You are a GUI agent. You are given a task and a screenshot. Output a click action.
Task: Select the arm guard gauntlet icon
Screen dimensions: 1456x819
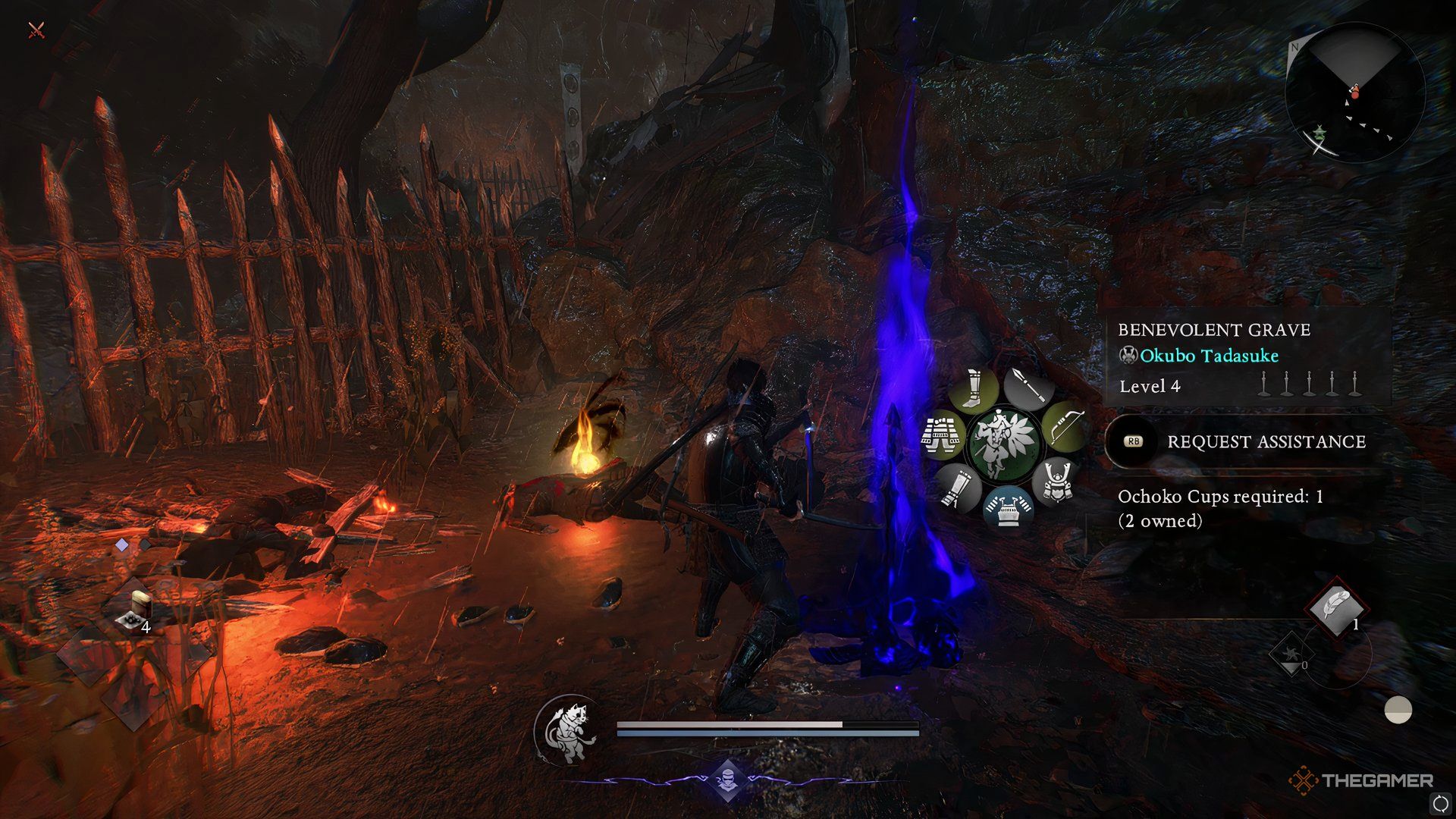956,488
